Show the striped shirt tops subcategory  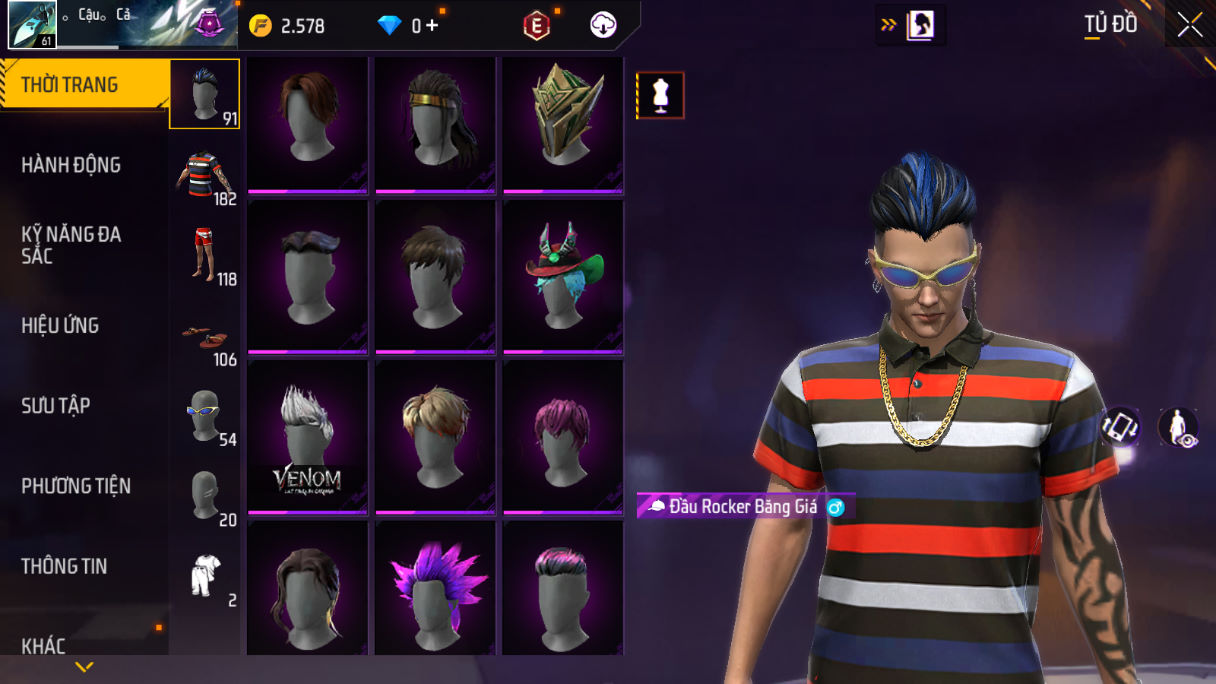click(x=204, y=175)
